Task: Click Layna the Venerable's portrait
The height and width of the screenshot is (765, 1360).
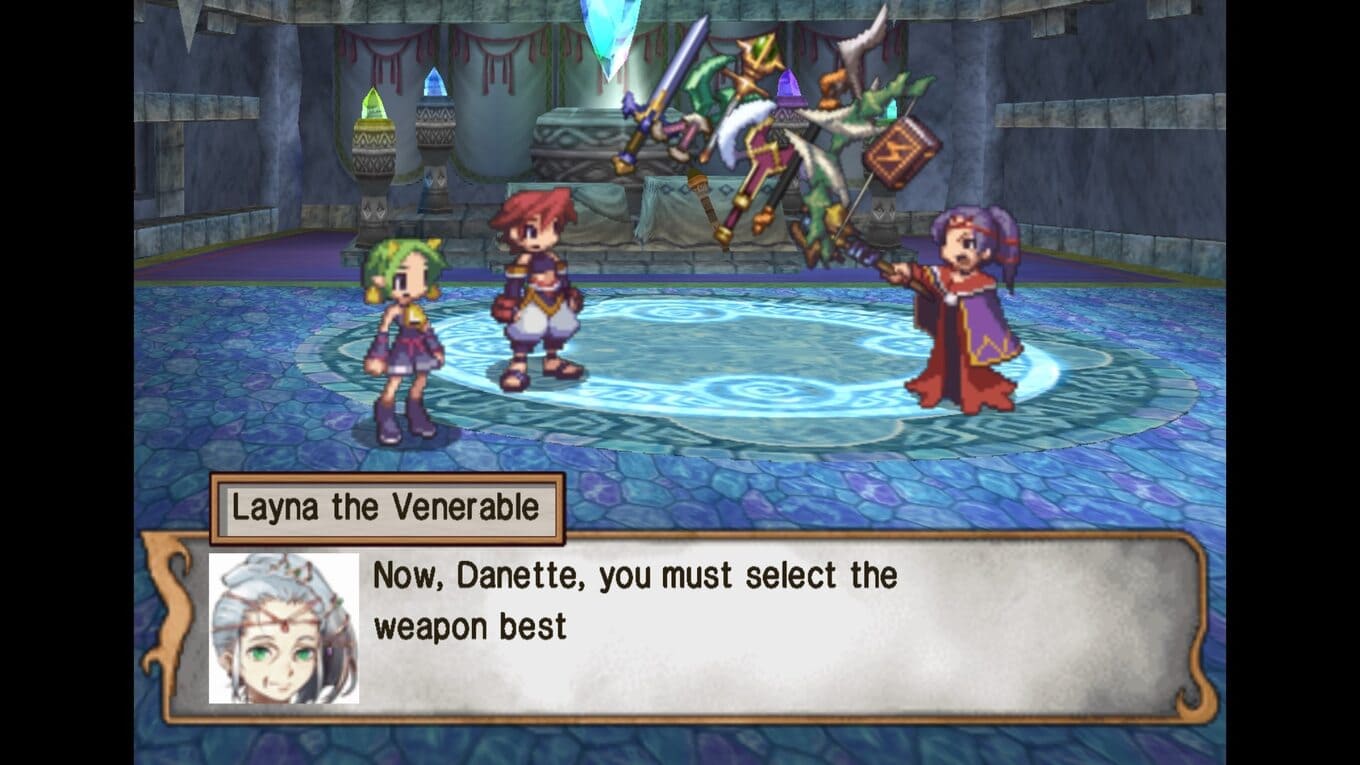Action: pyautogui.click(x=284, y=628)
